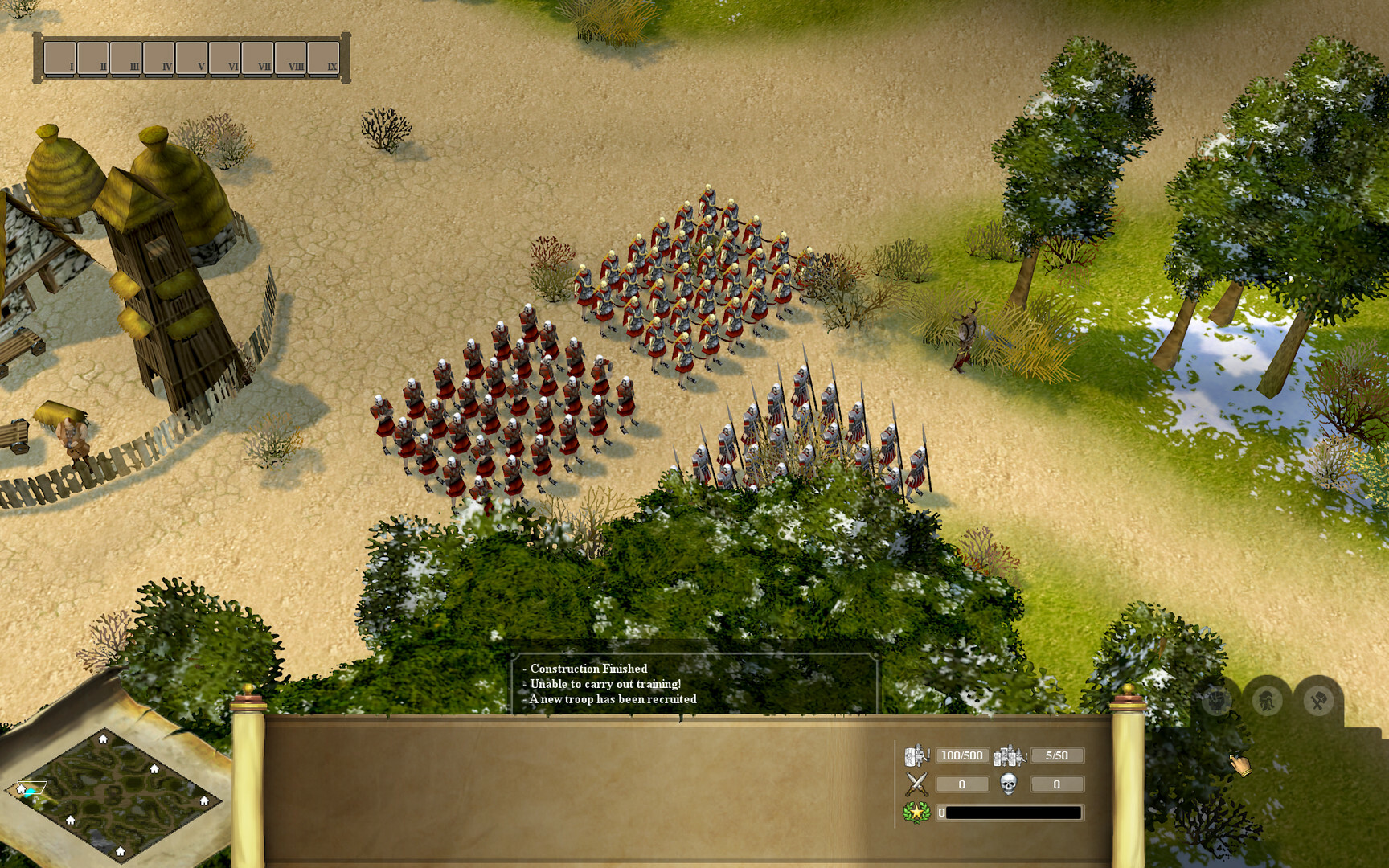Click the honor points progress bar
This screenshot has height=868, width=1389.
coord(1013,812)
